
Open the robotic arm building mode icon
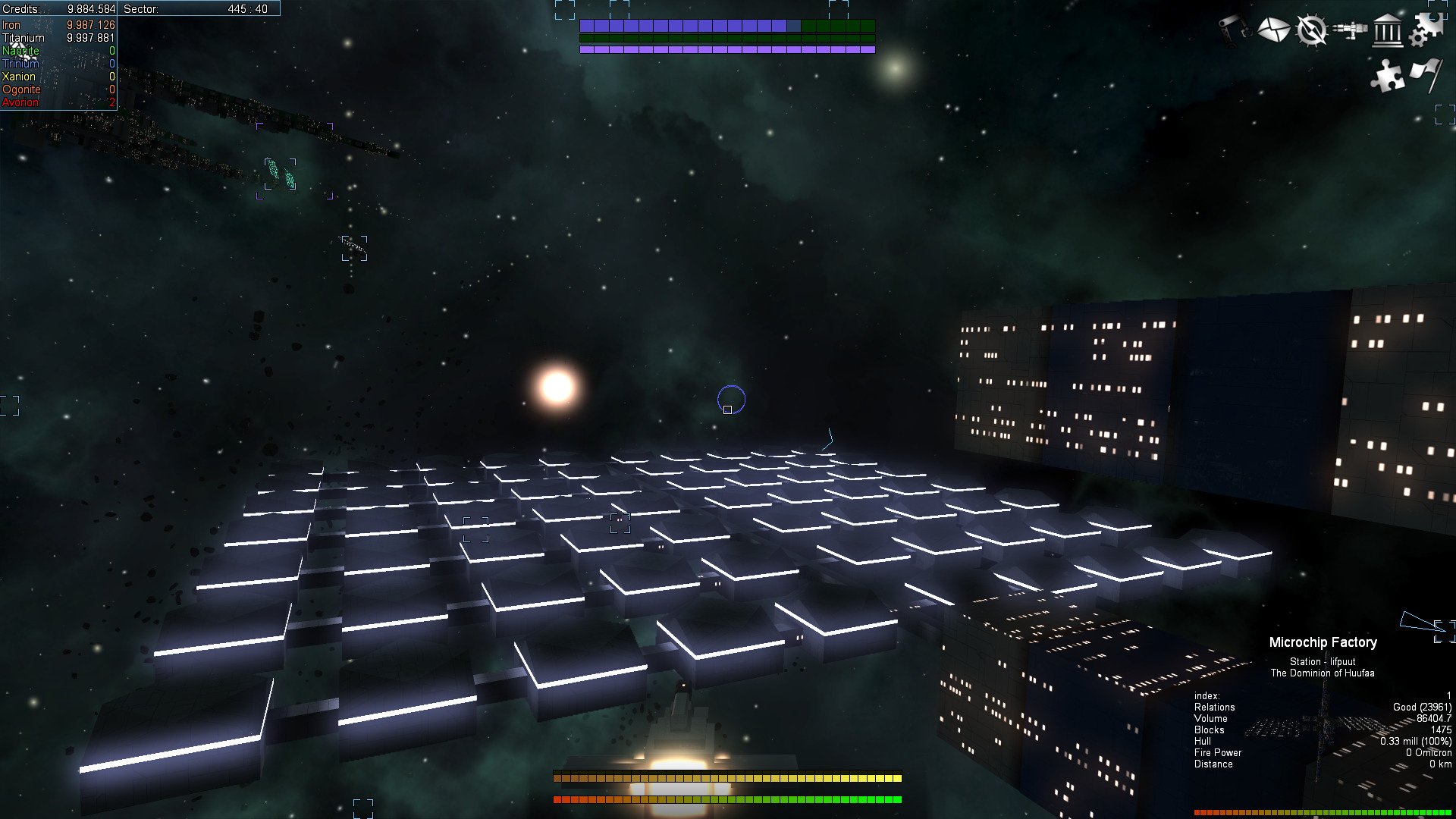click(x=1235, y=30)
